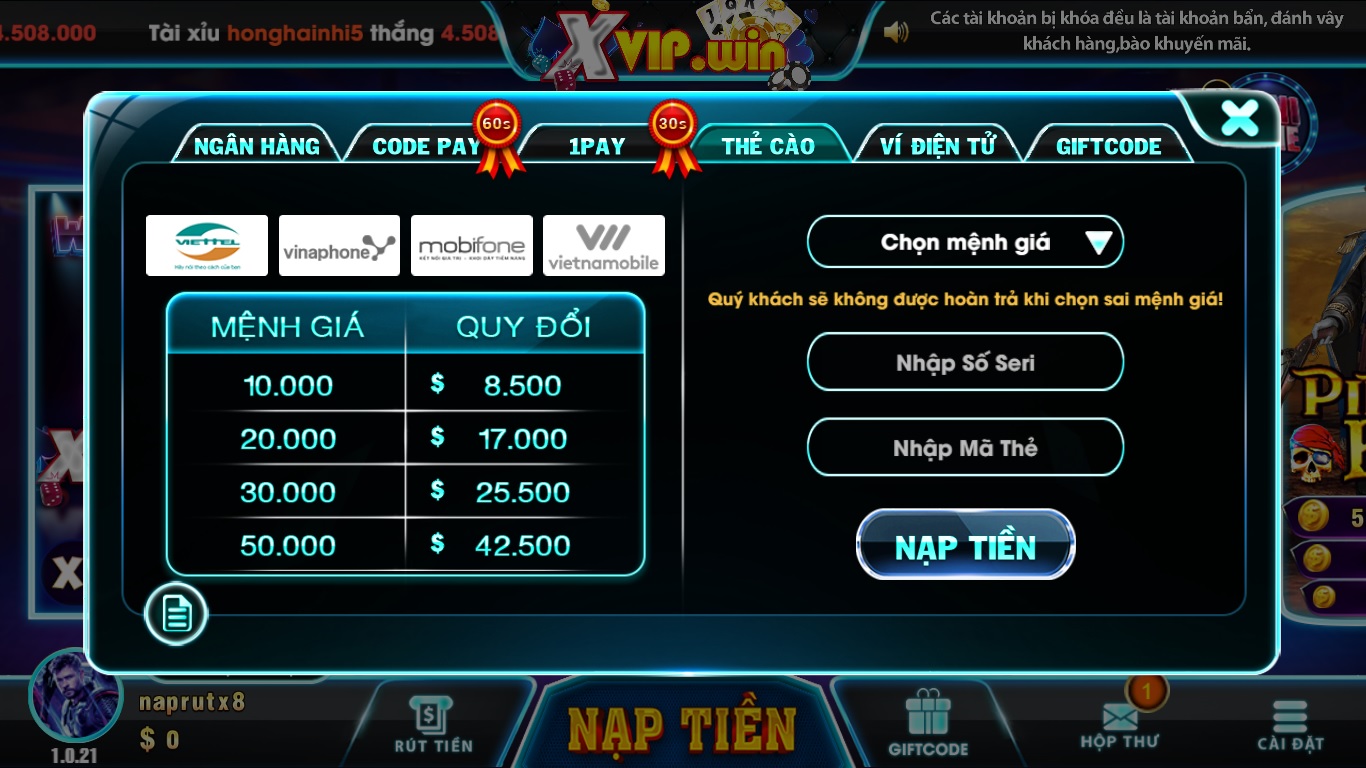This screenshot has width=1366, height=768.
Task: Click the document history icon bottom left of panel
Action: (x=176, y=615)
